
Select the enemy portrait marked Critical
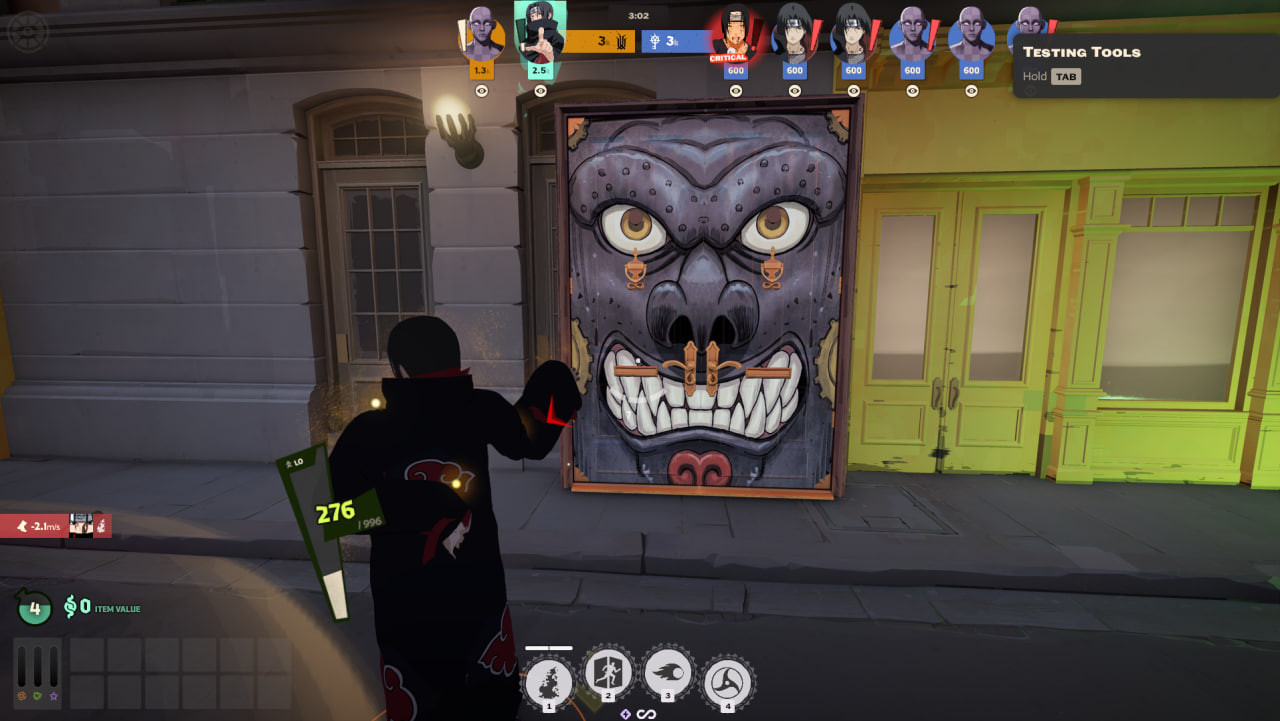735,35
